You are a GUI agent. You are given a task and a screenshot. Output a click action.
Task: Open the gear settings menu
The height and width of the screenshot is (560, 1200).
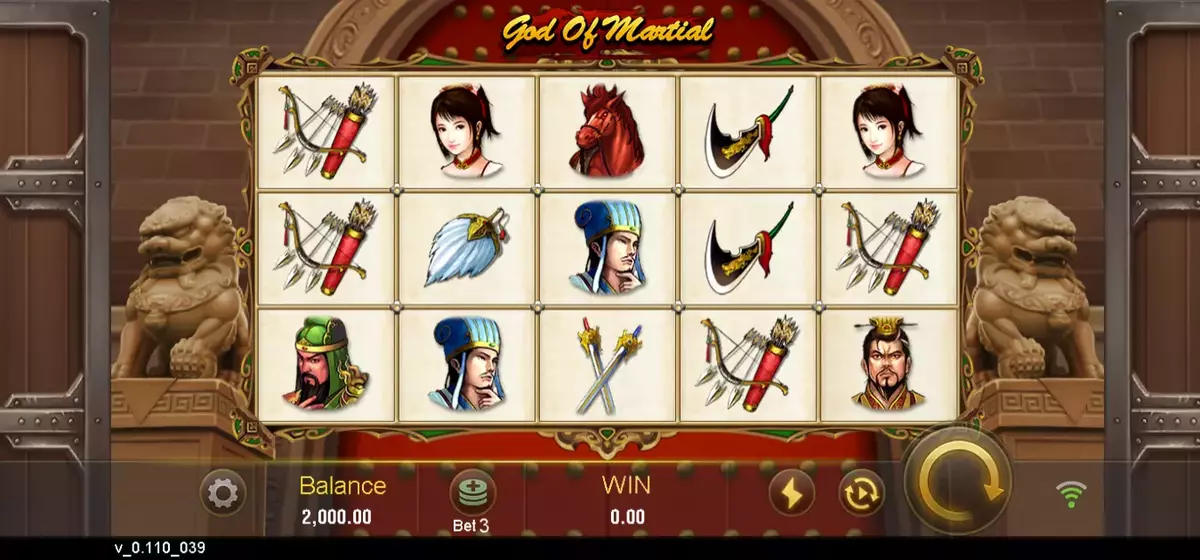click(222, 493)
